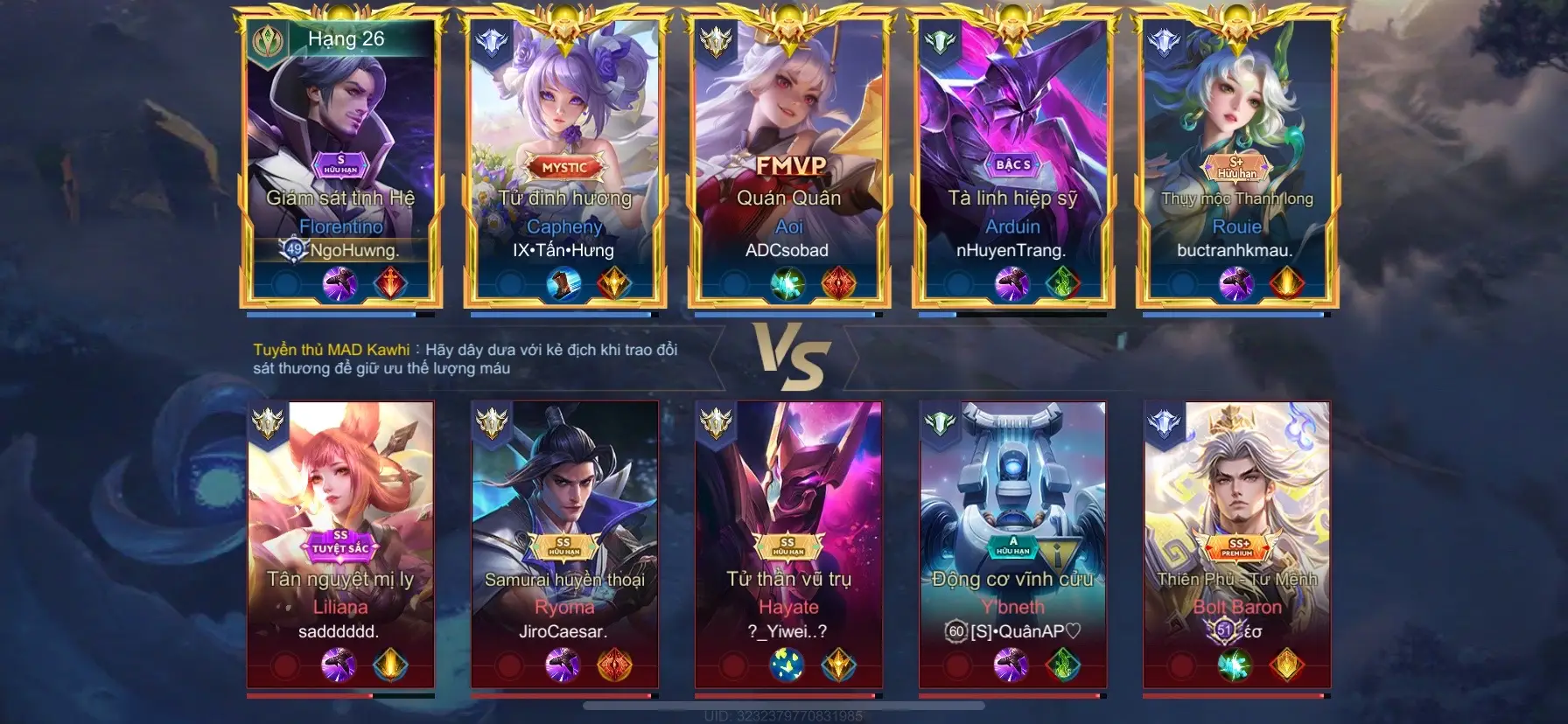The width and height of the screenshot is (1568, 724).
Task: Click the Sprint boots icon under Capheny
Action: click(x=565, y=282)
